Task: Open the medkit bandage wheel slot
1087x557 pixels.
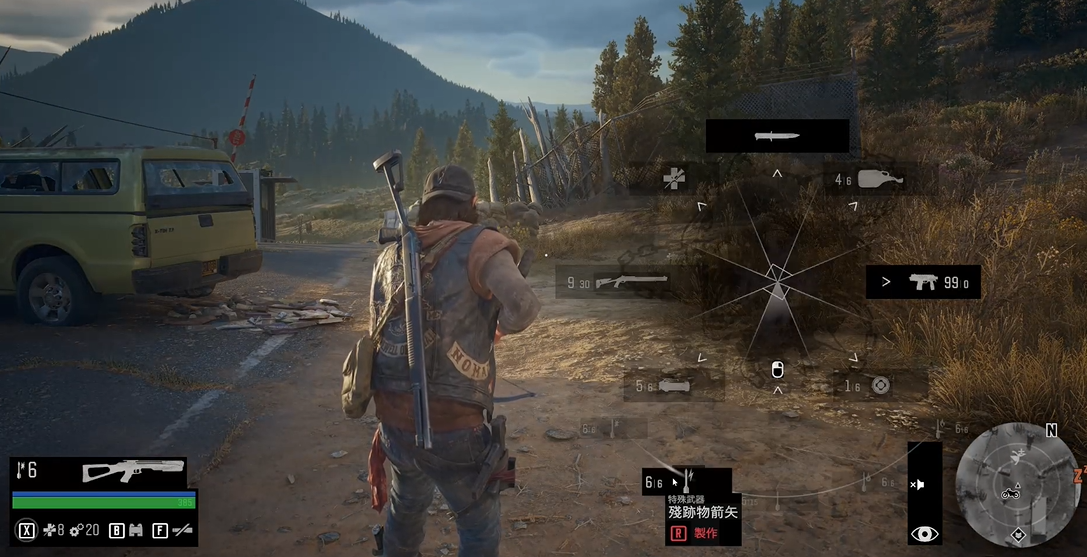Action: pos(676,178)
